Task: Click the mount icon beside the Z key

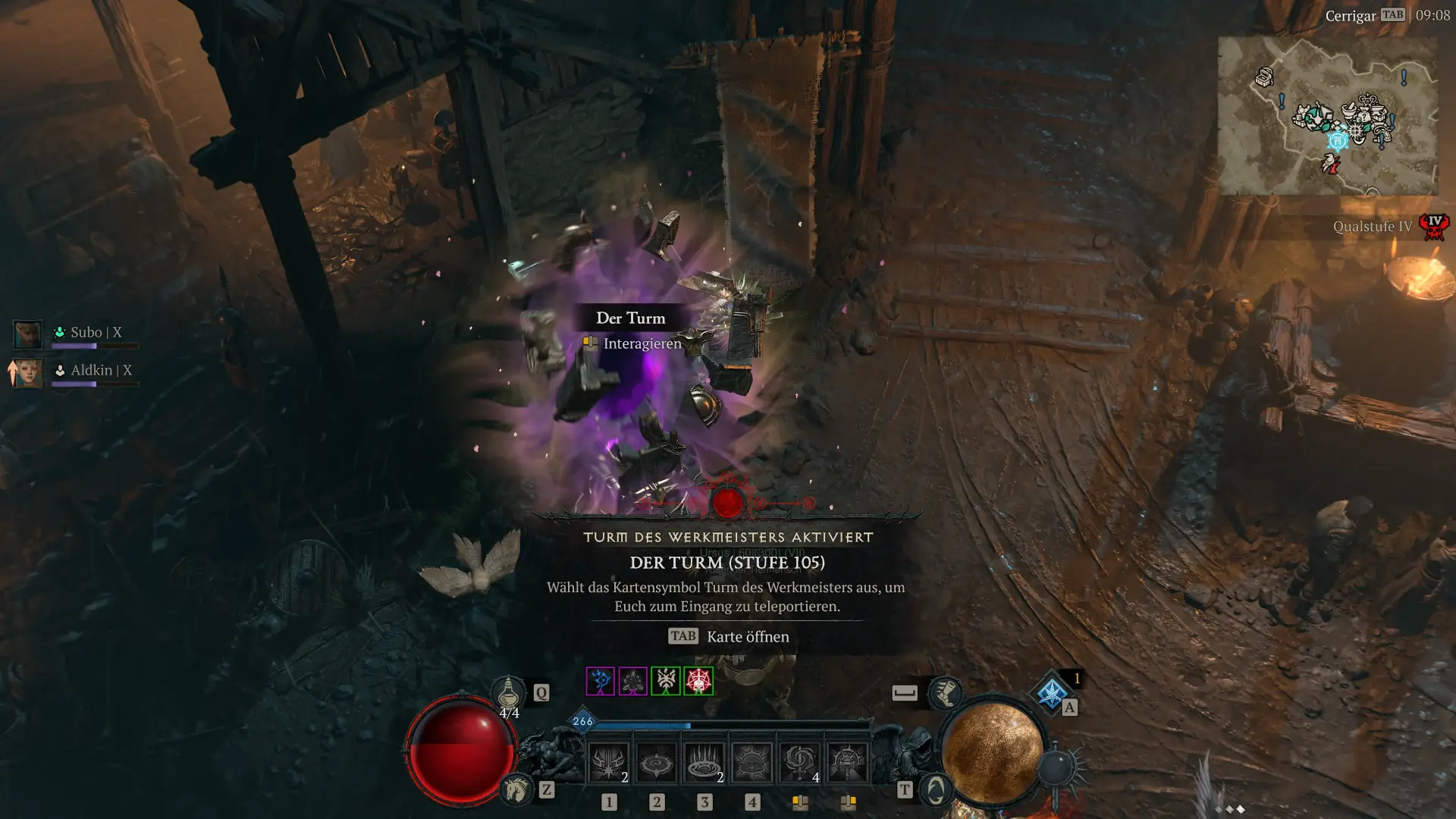Action: [516, 789]
